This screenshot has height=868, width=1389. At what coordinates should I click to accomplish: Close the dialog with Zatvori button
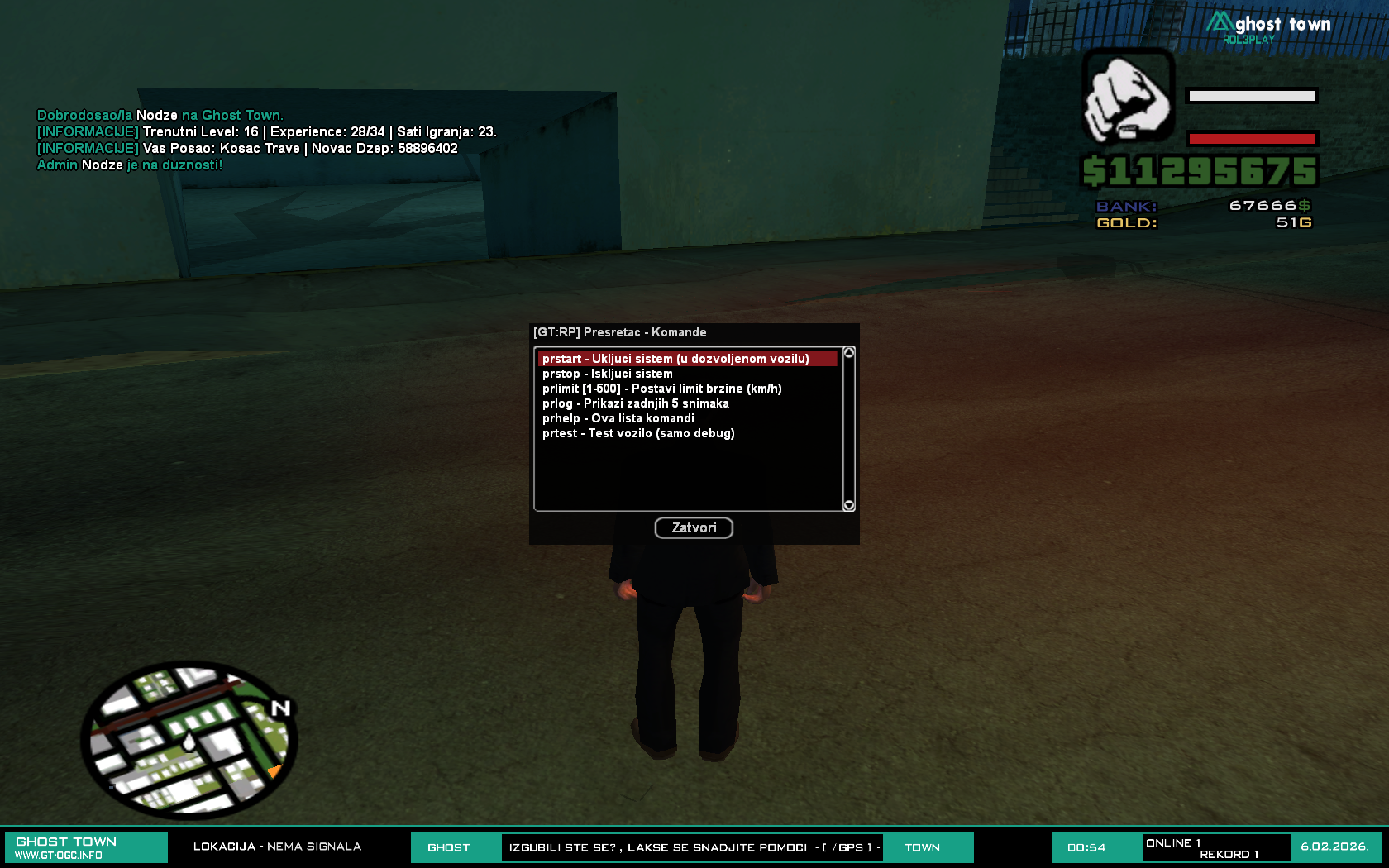694,527
